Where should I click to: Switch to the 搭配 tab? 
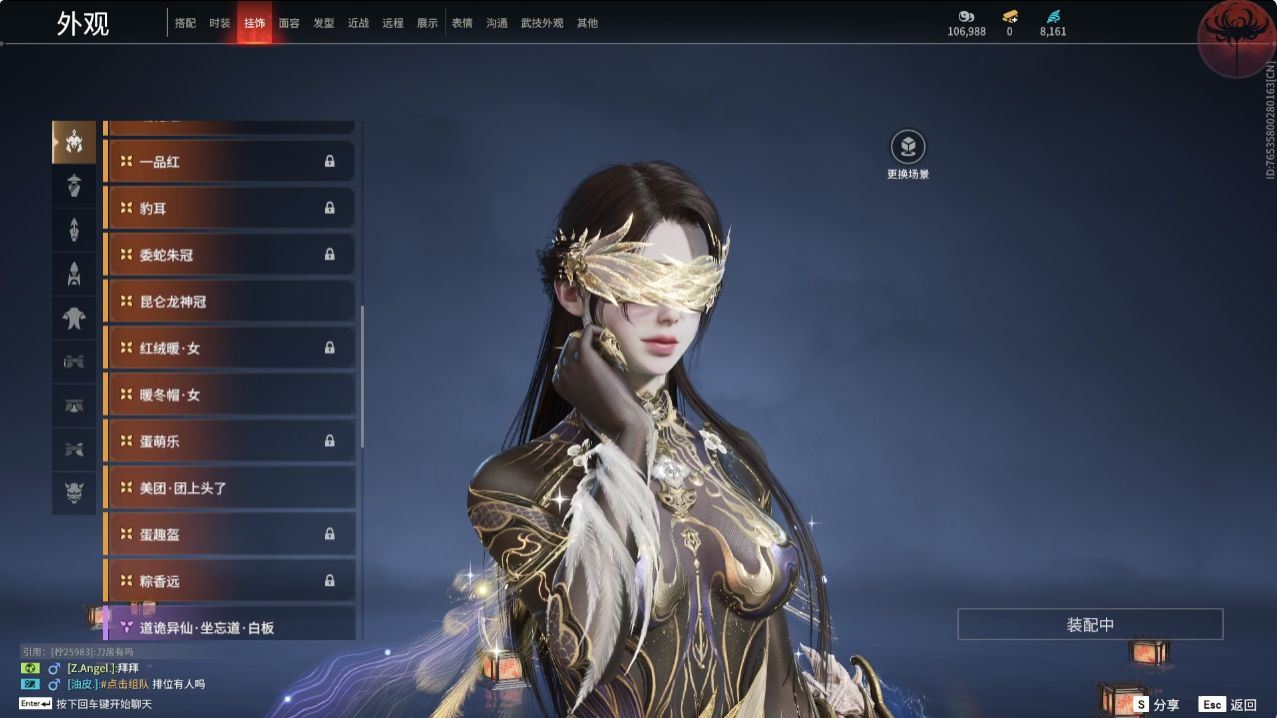185,23
